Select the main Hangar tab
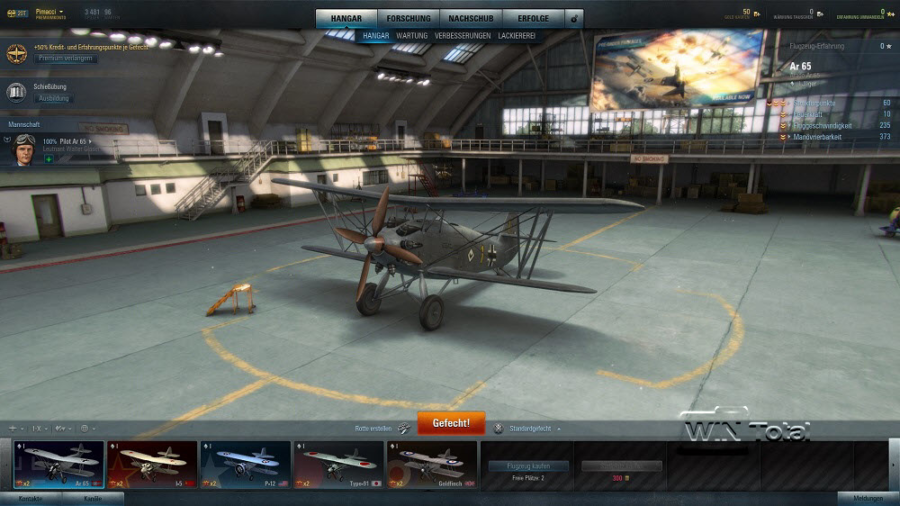 [348, 18]
